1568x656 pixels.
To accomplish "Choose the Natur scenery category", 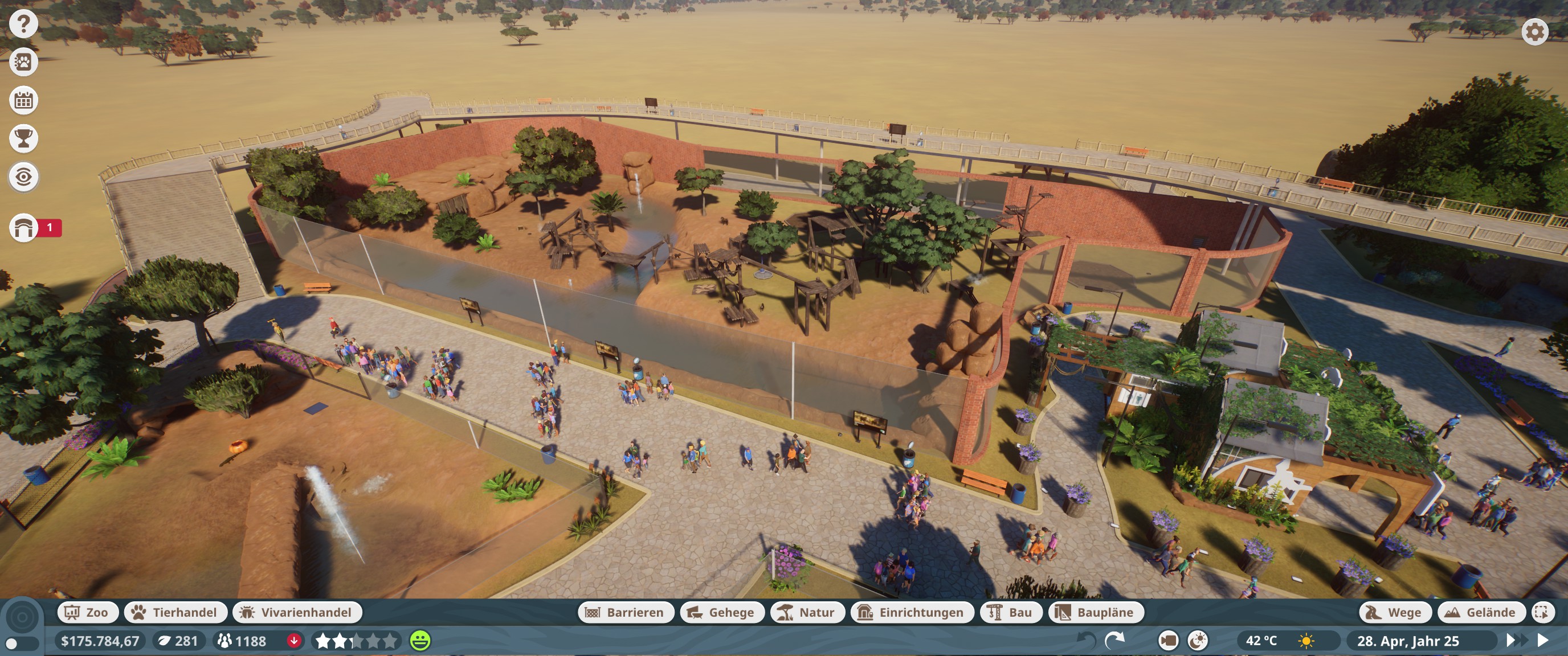I will 807,612.
